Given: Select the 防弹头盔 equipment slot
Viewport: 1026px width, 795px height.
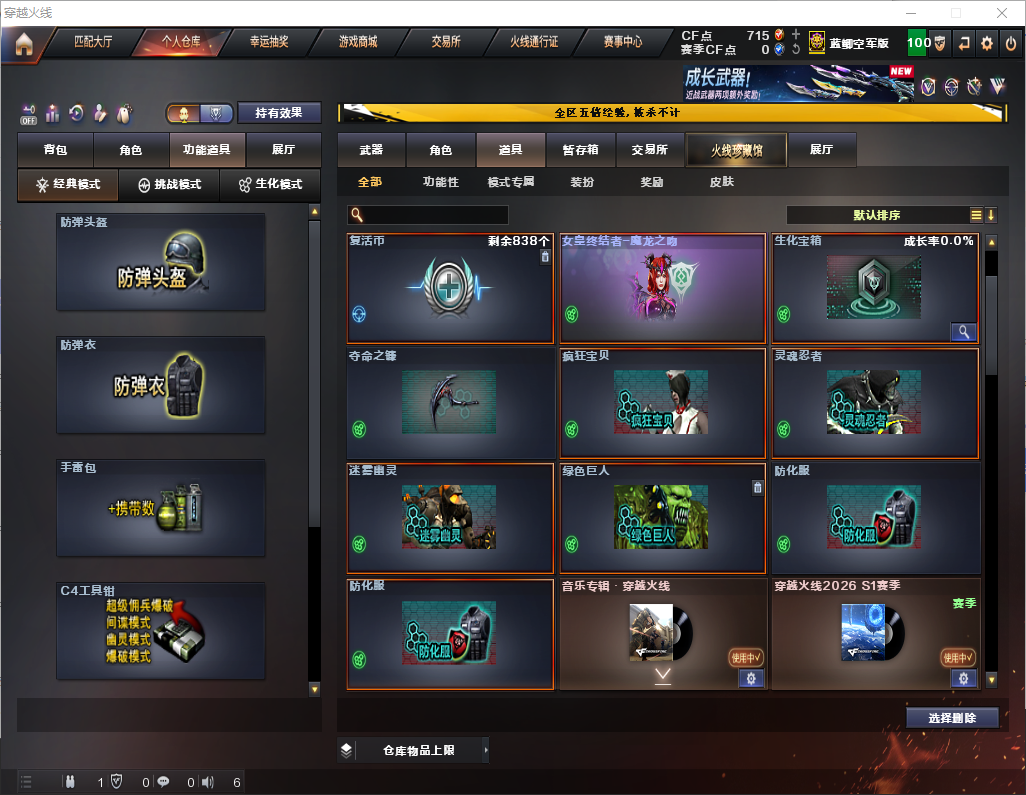Looking at the screenshot, I should pyautogui.click(x=161, y=262).
